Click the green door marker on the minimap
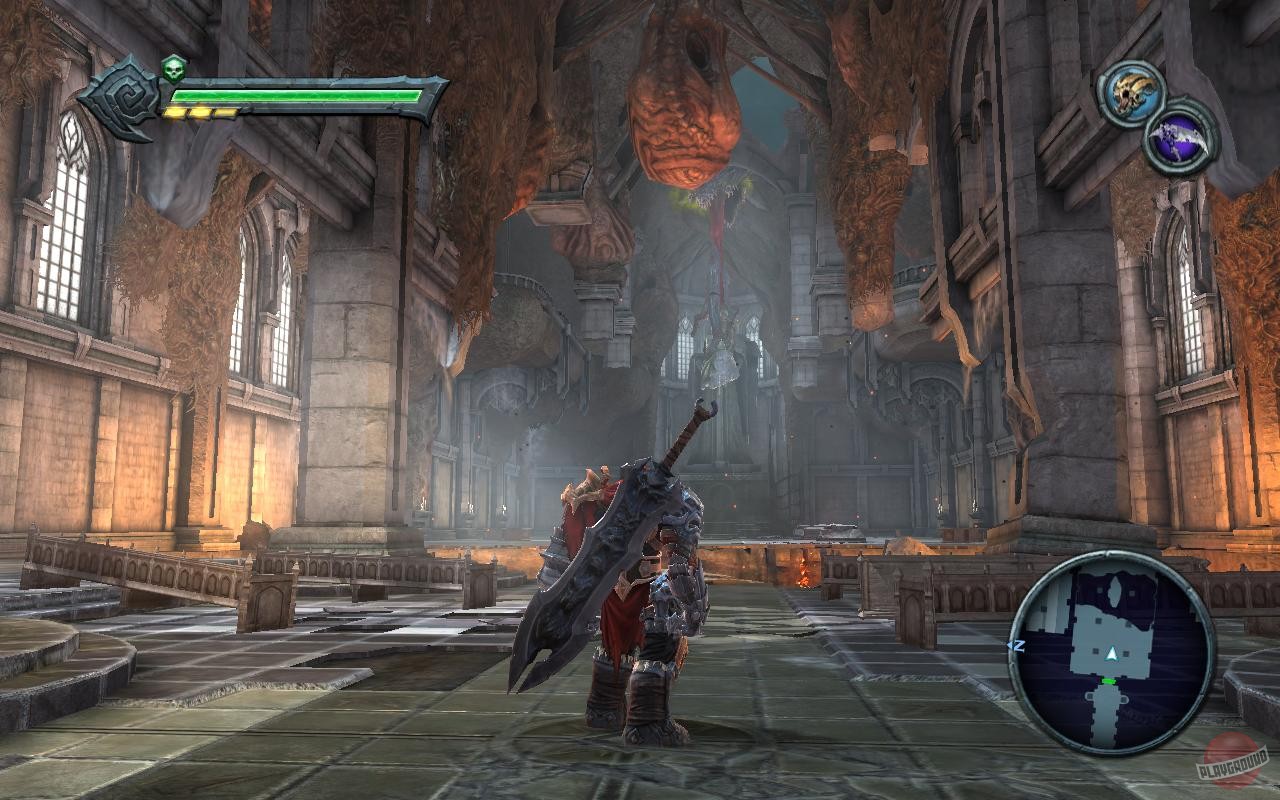Viewport: 1280px width, 800px height. pos(1108,681)
